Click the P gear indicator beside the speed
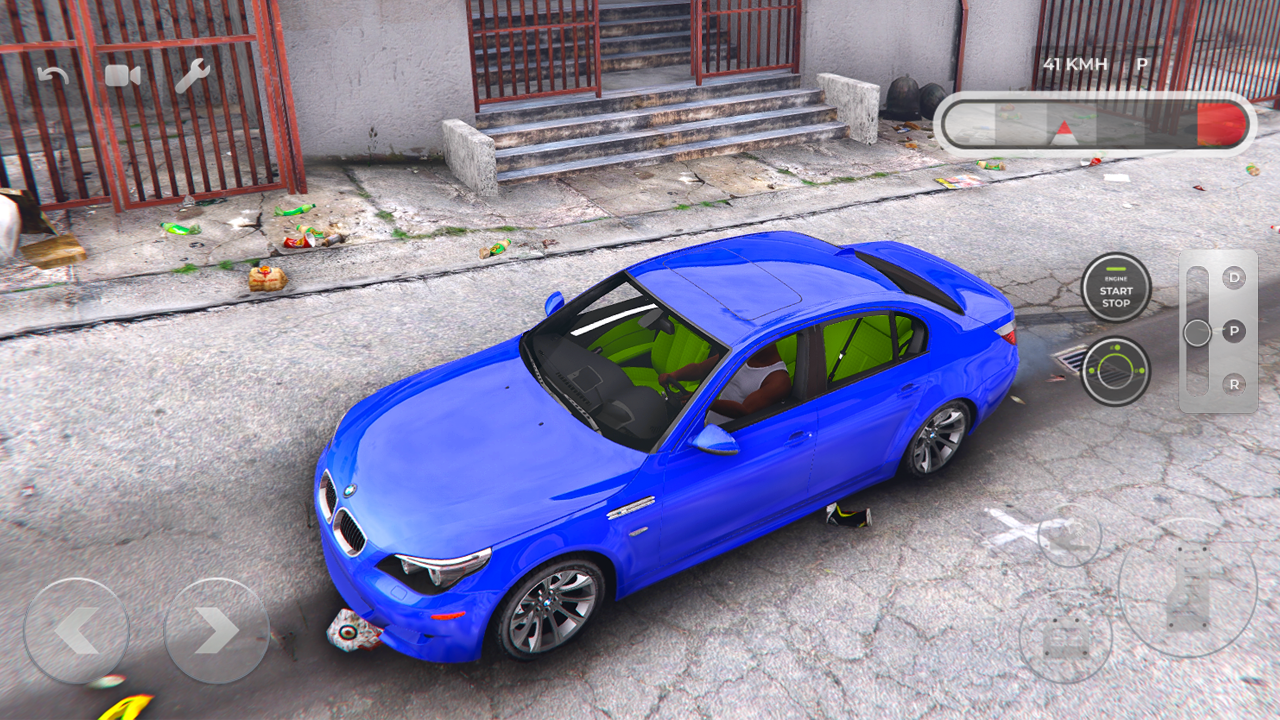The image size is (1280, 720). tap(1141, 63)
